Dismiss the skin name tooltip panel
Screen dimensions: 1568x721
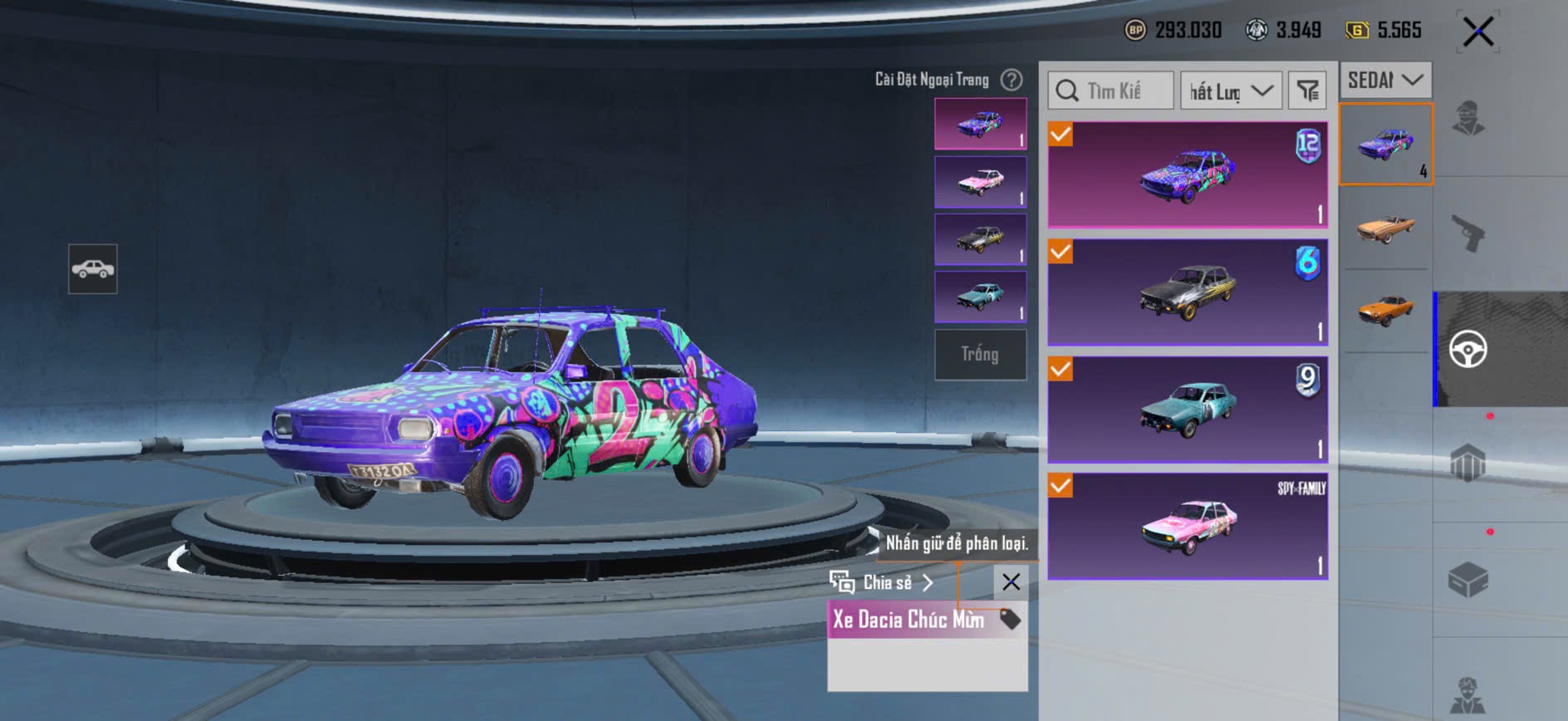[x=1011, y=582]
